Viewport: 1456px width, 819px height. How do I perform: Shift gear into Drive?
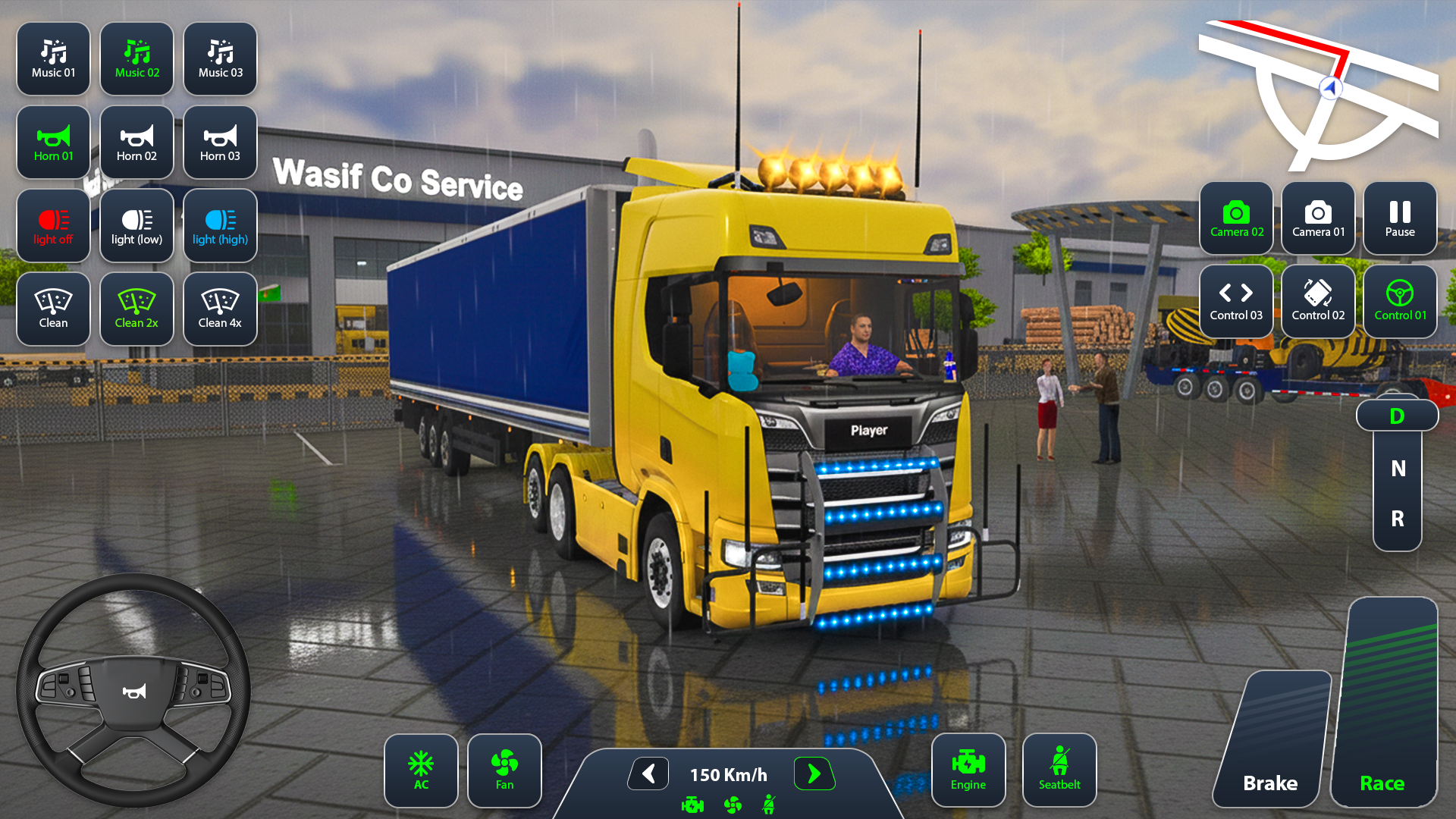coord(1398,416)
